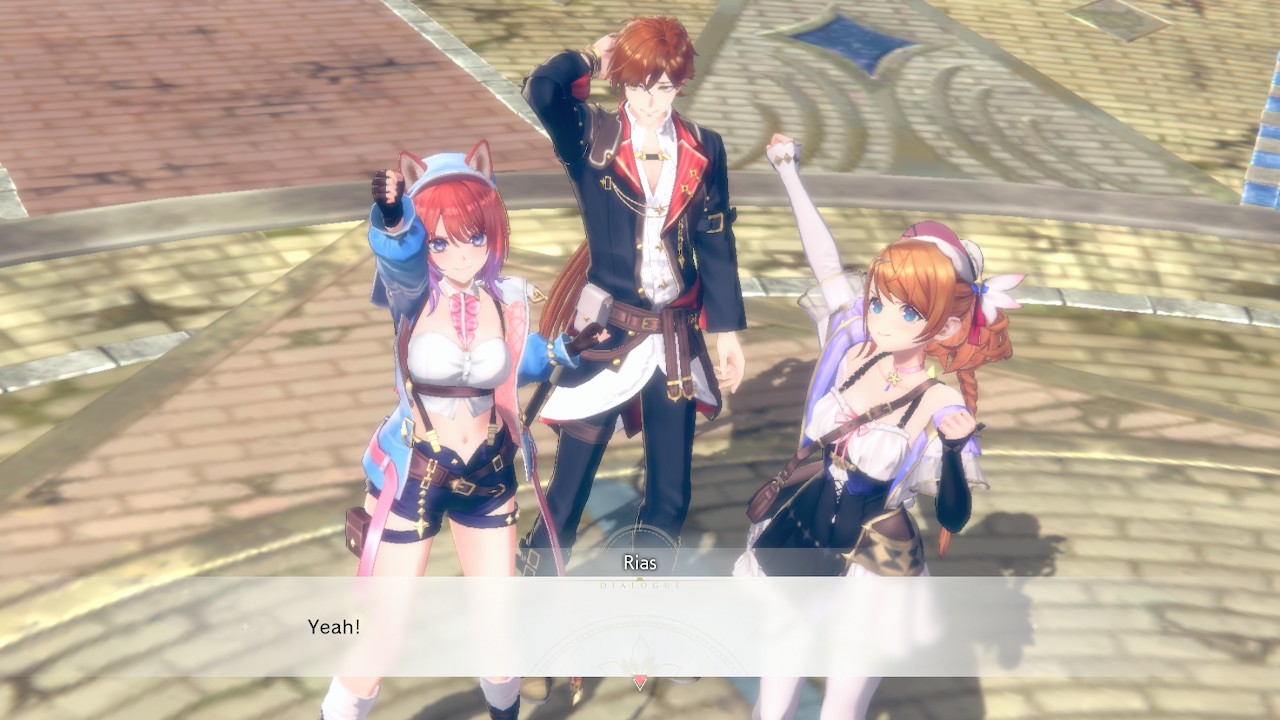Viewport: 1280px width, 720px height.
Task: Click the red arrow to expand the next dialogue line
Action: (x=640, y=680)
